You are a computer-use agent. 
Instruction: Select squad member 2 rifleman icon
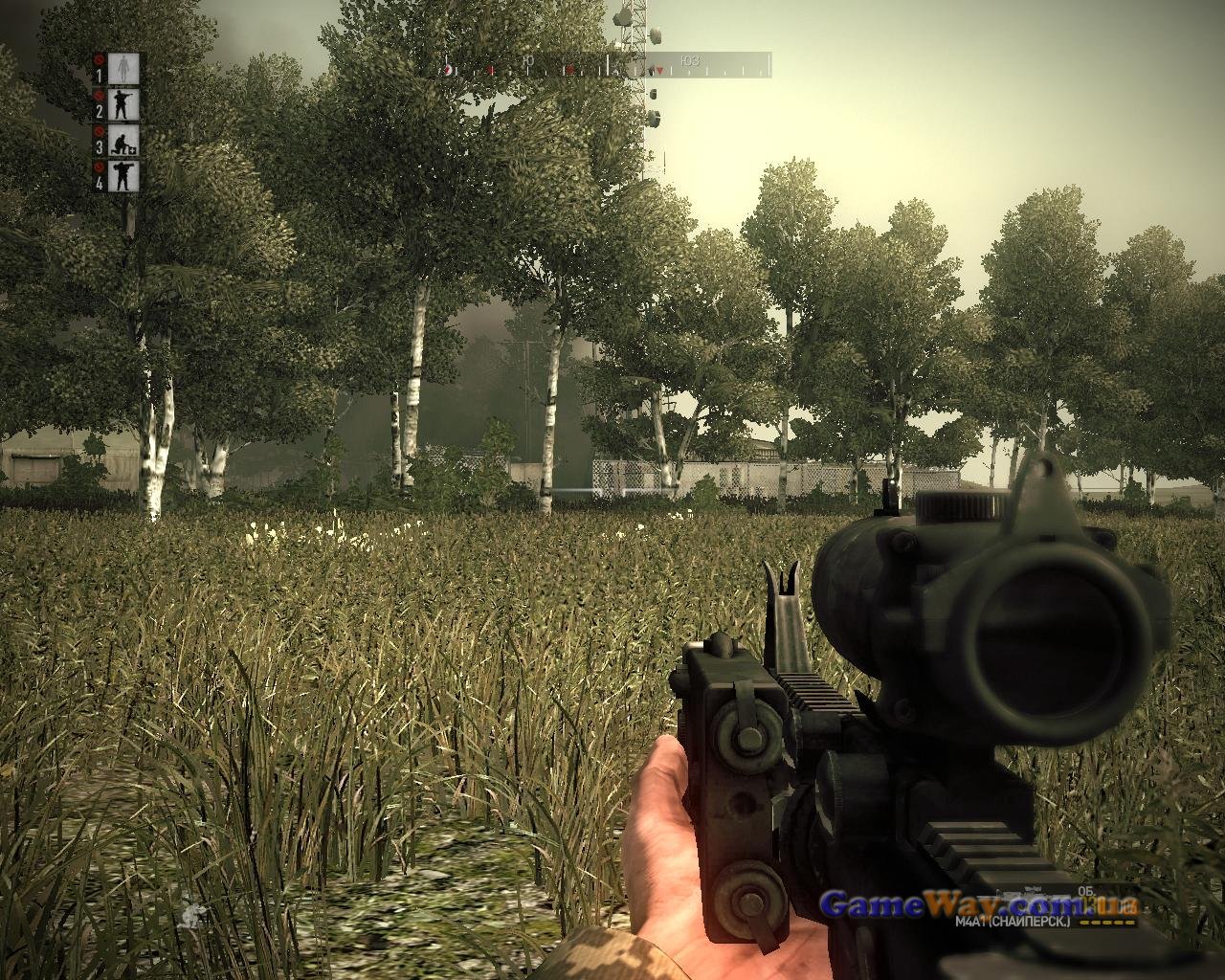click(x=125, y=103)
